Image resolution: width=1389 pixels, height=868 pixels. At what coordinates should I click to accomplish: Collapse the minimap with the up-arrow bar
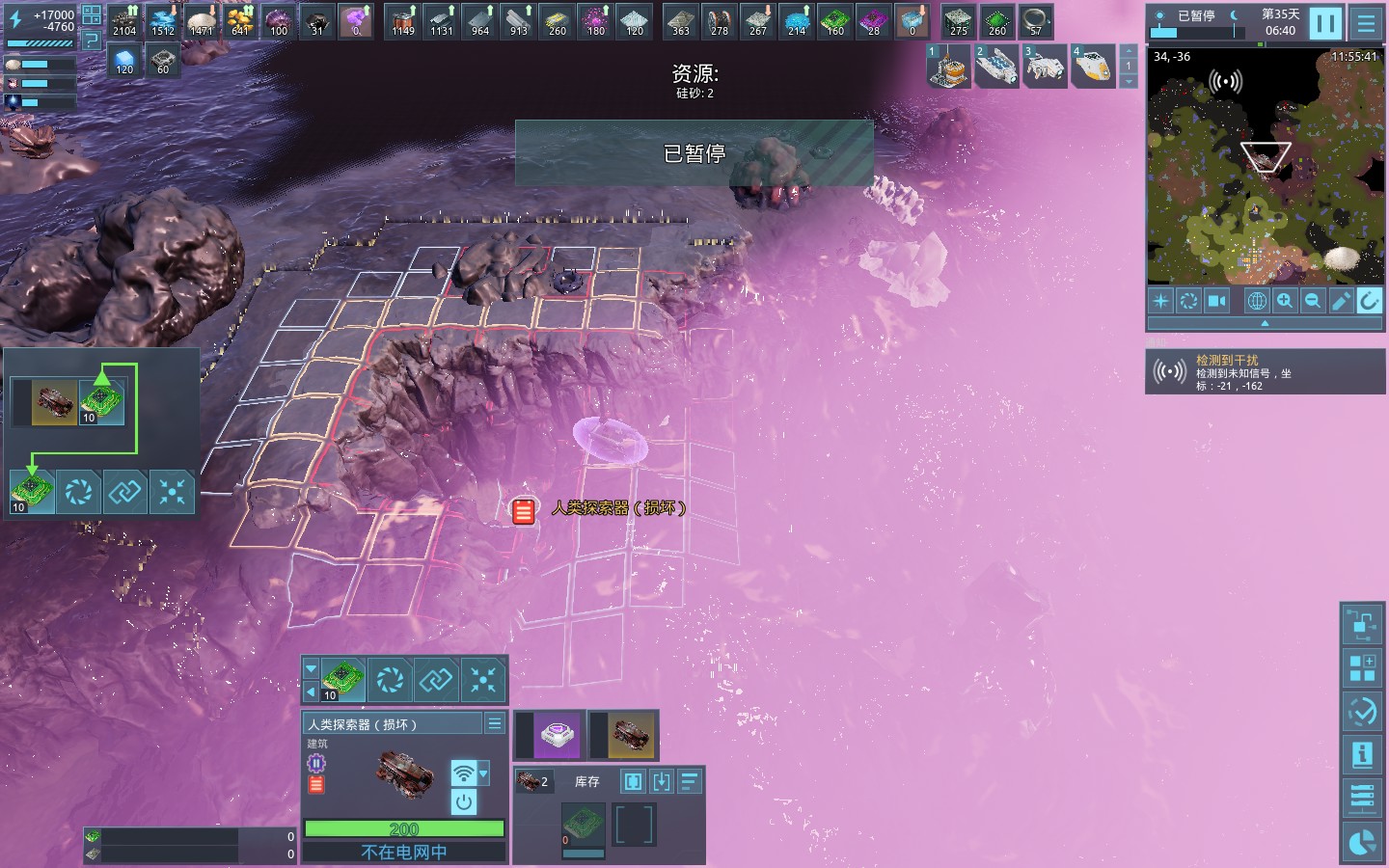tap(1265, 324)
